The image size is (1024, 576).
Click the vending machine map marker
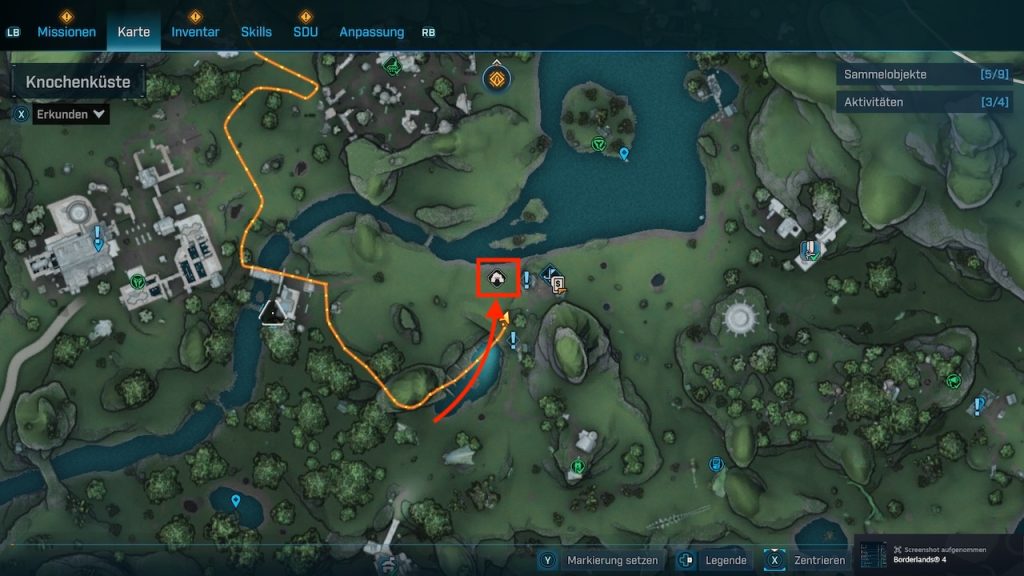(x=559, y=285)
